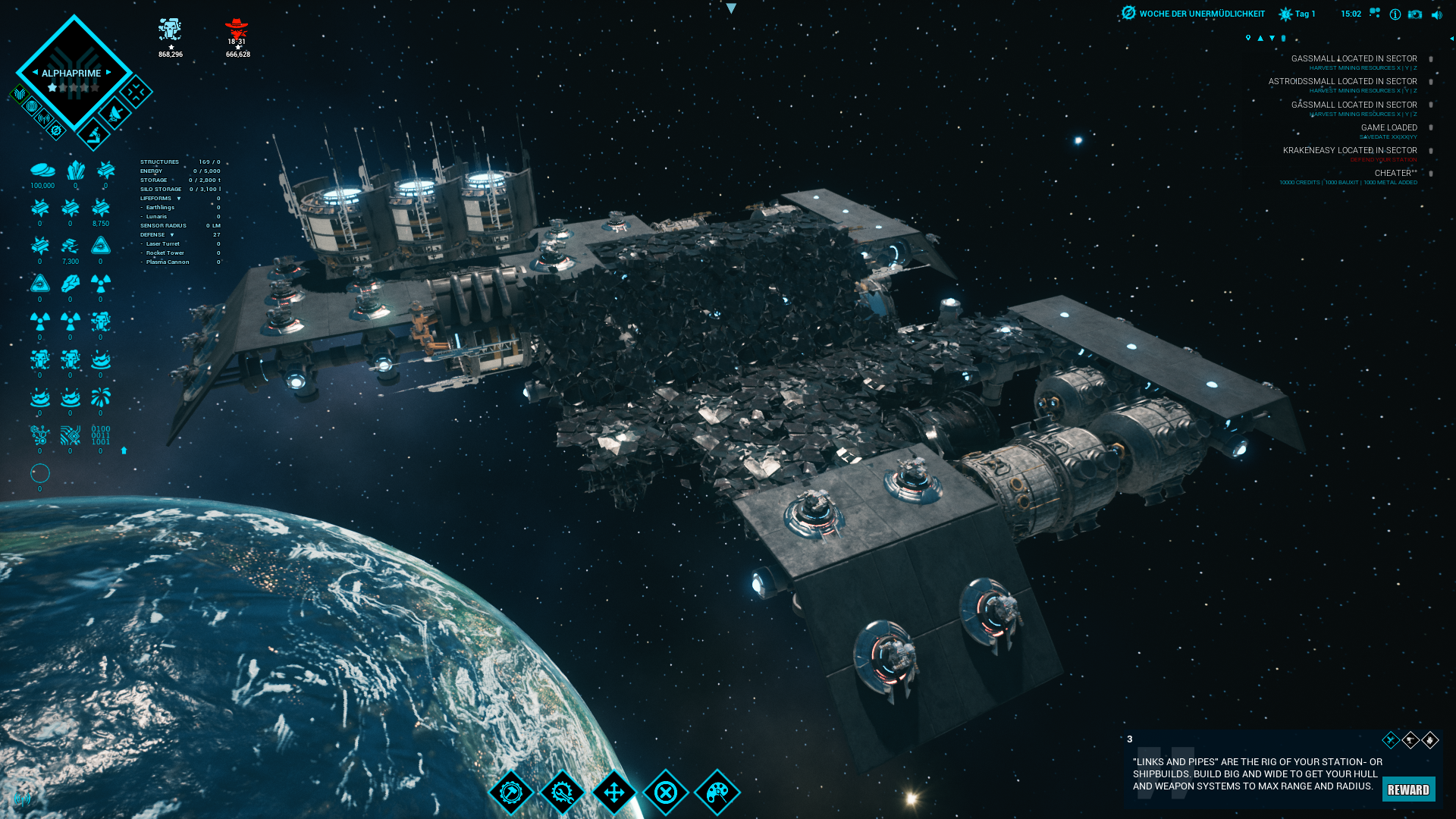The image size is (1456, 819).
Task: Open the satellite dish panel
Action: click(115, 115)
